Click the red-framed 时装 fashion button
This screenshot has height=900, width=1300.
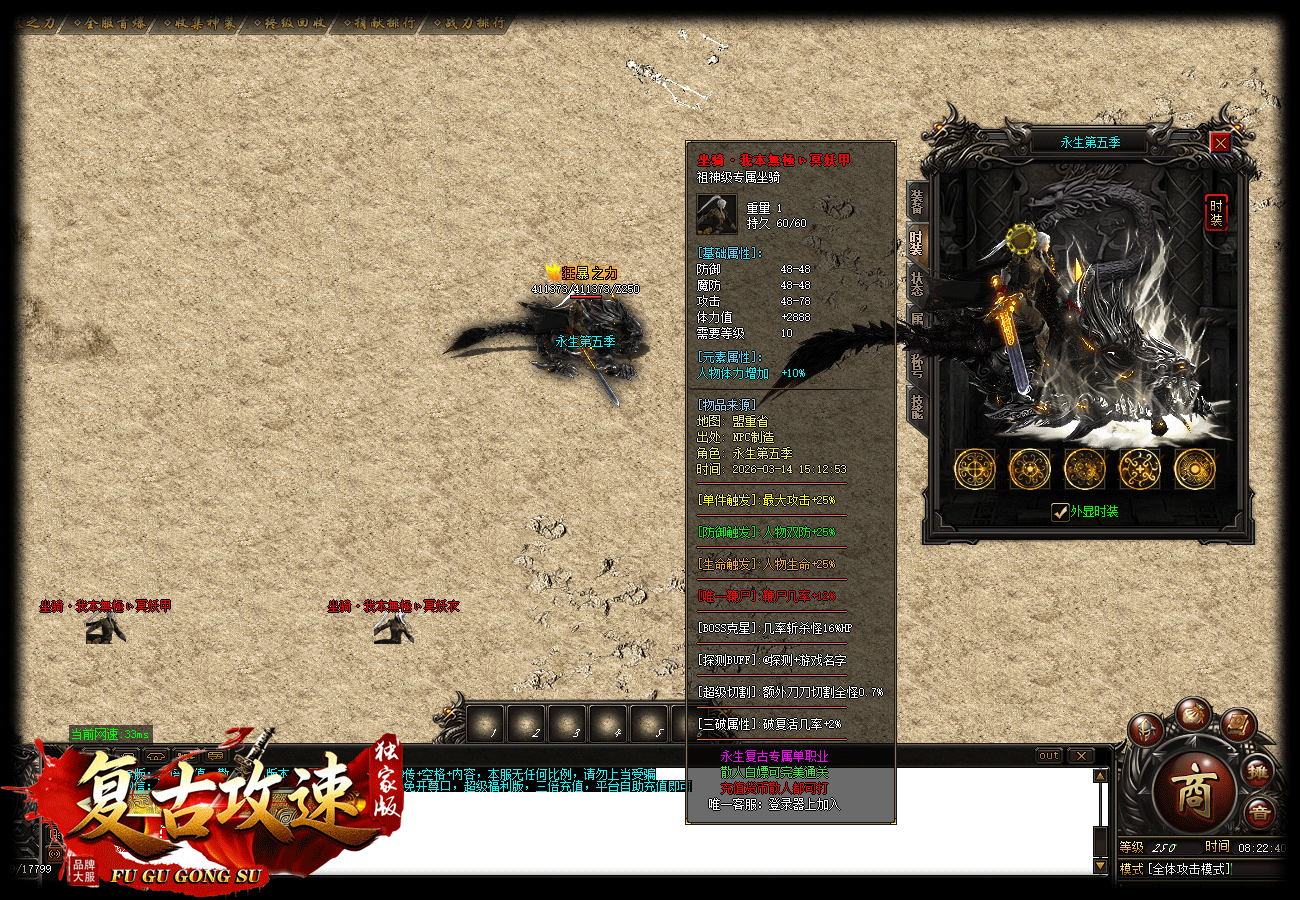pos(1216,212)
